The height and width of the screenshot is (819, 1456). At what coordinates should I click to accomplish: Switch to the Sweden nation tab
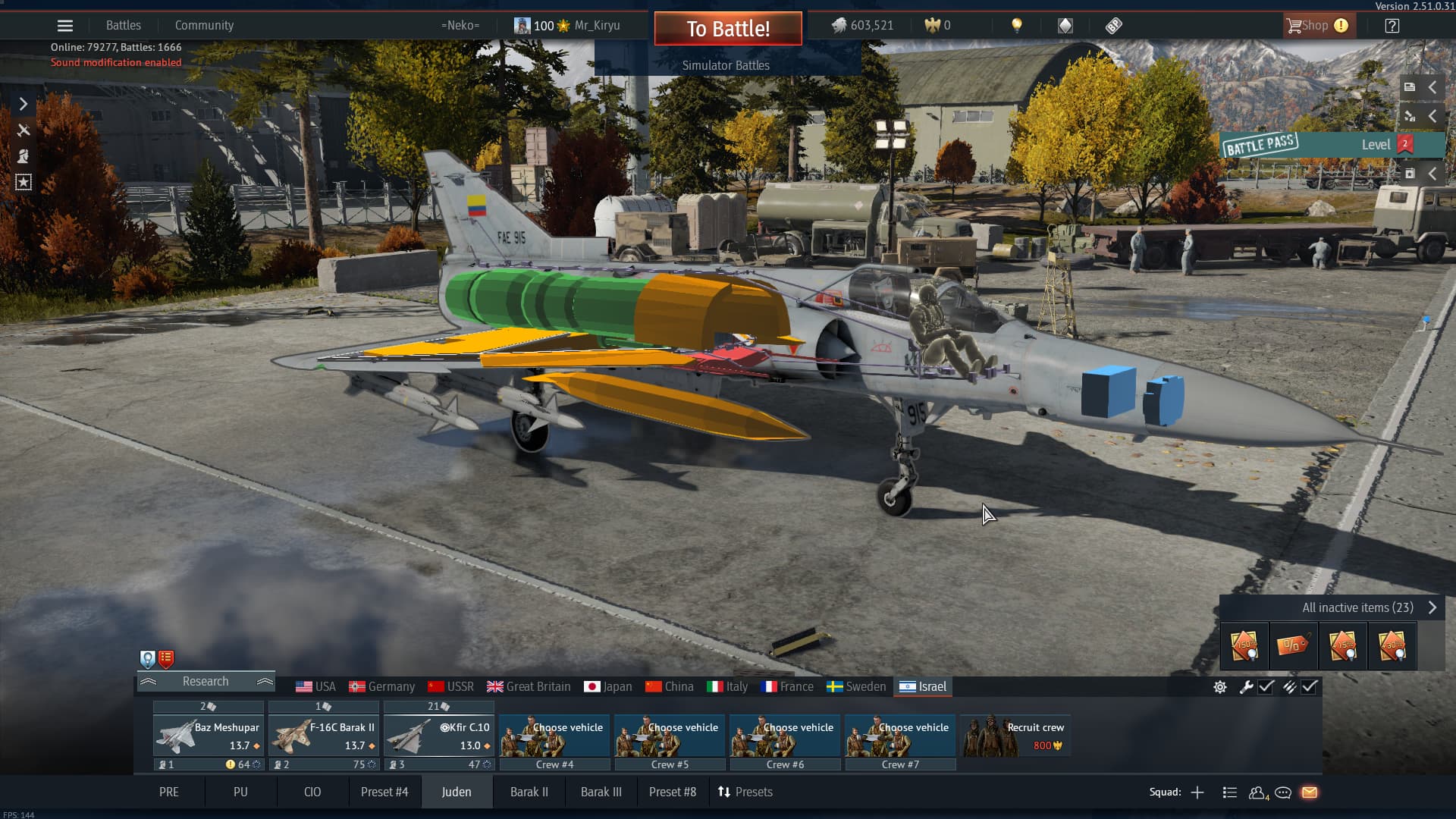click(x=855, y=687)
